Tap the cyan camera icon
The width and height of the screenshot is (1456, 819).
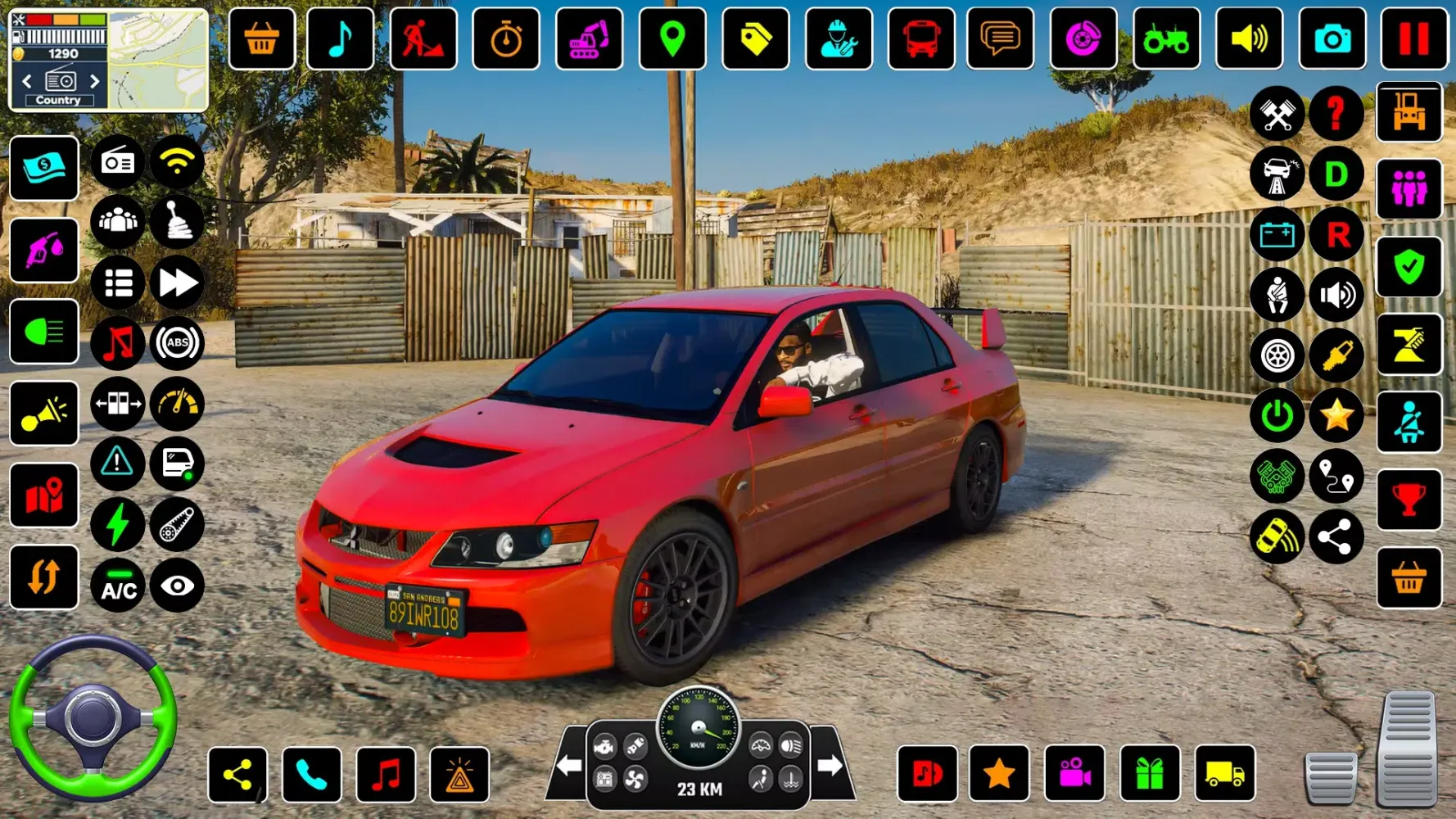[1332, 38]
